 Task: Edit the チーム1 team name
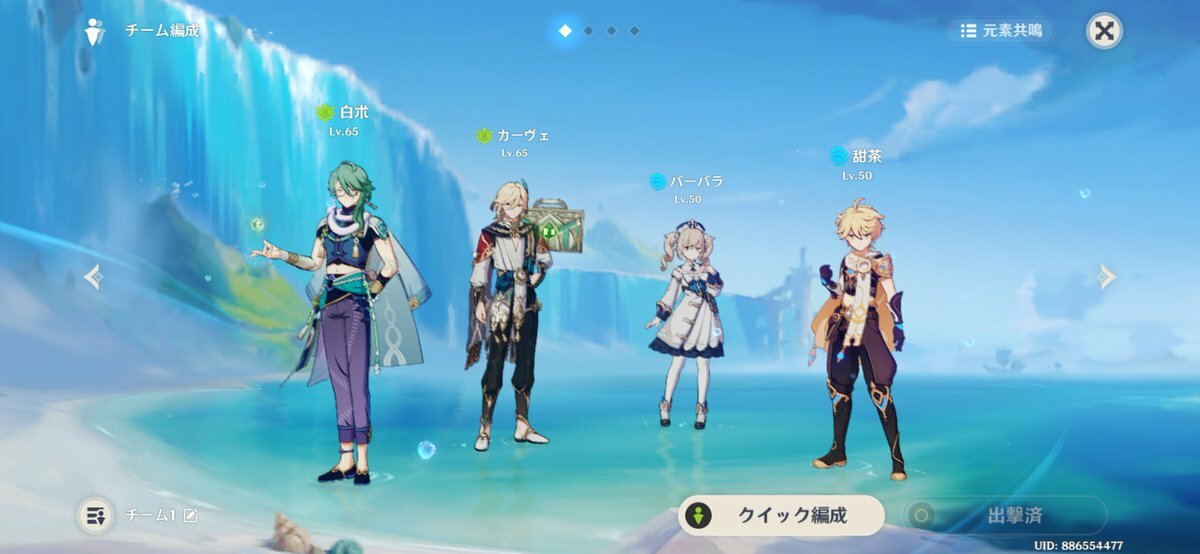point(191,515)
